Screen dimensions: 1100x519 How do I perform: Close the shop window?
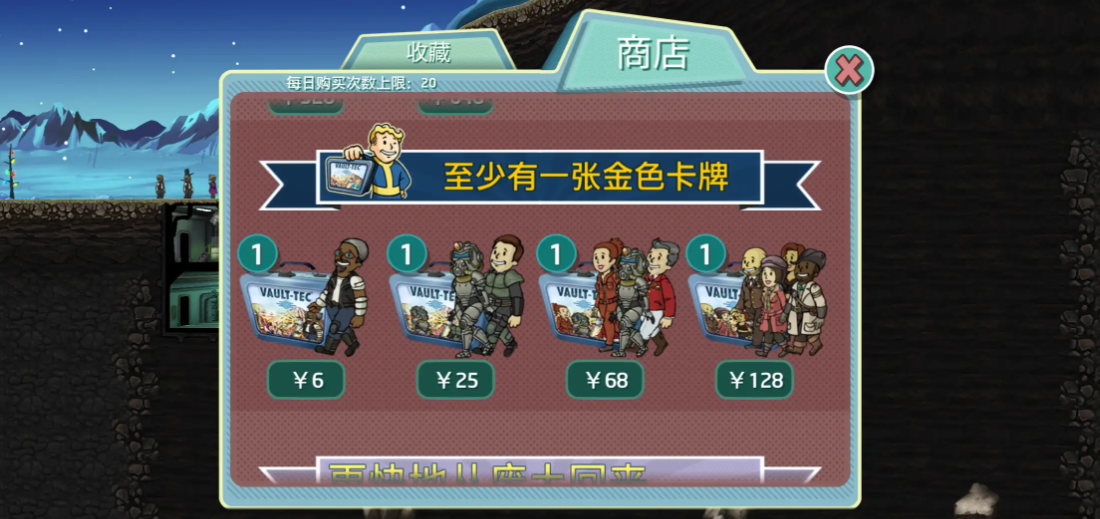click(849, 70)
